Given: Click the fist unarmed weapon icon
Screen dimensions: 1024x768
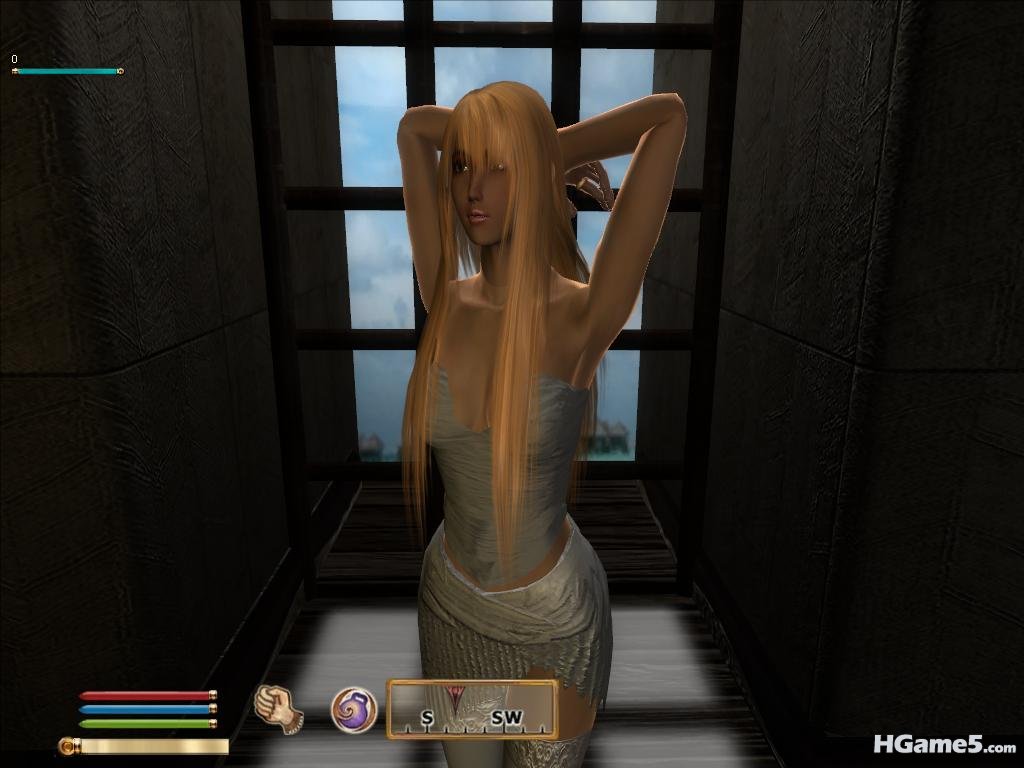Looking at the screenshot, I should point(279,708).
